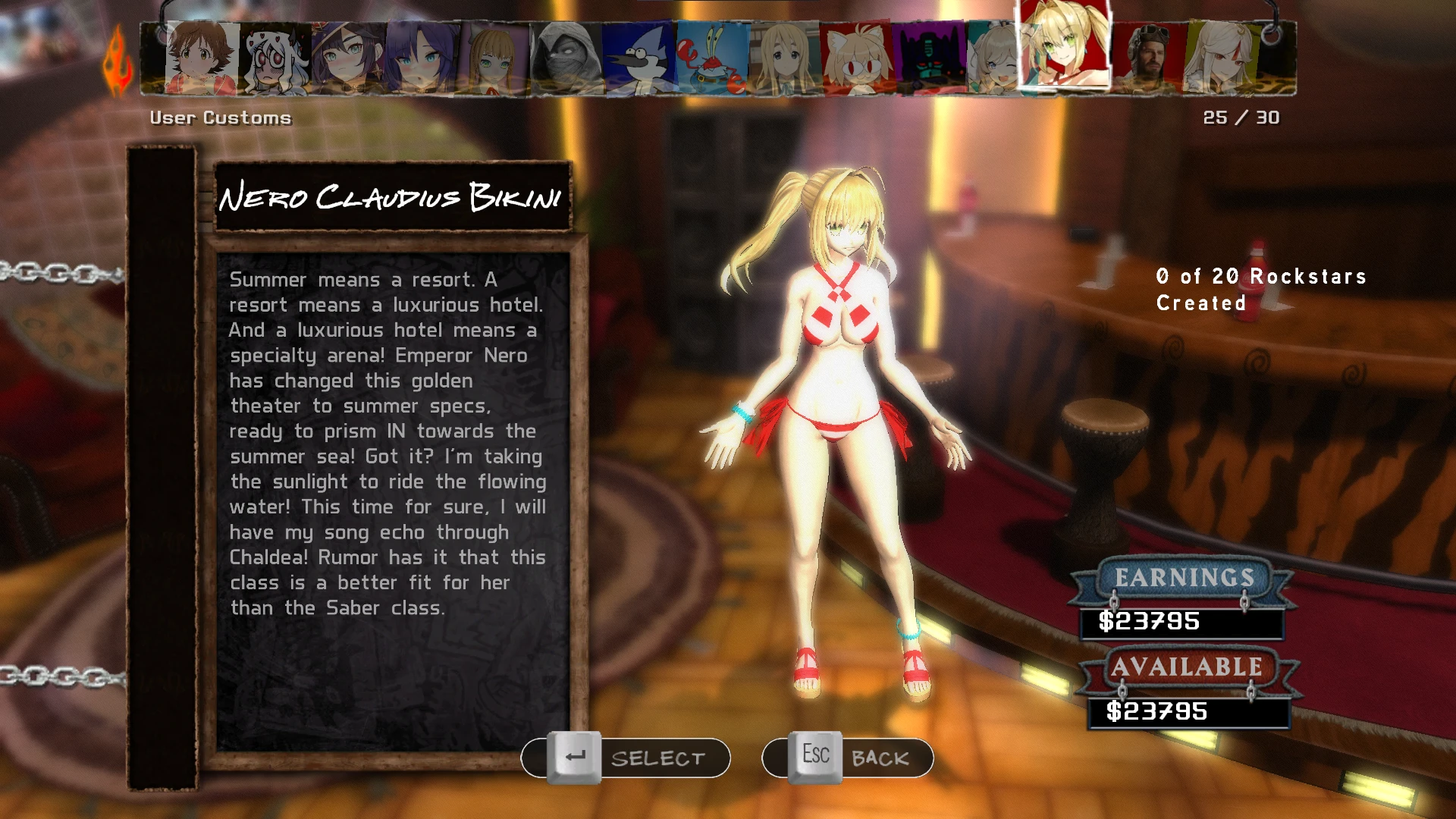Select the white-haired girl with swirly pink eyes
Screen dimensions: 1456x819
(x=275, y=59)
